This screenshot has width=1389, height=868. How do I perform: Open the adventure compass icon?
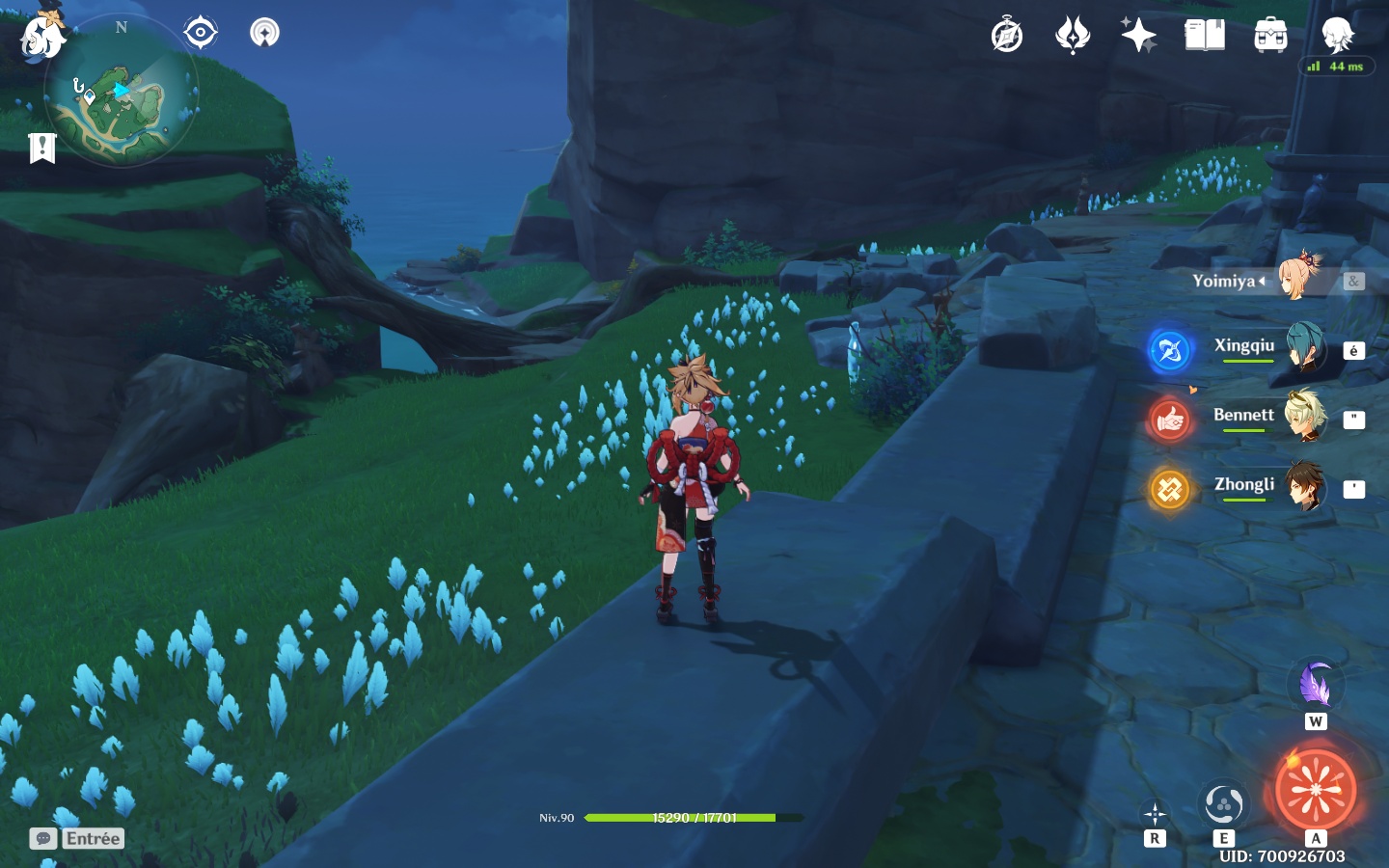click(x=1006, y=36)
